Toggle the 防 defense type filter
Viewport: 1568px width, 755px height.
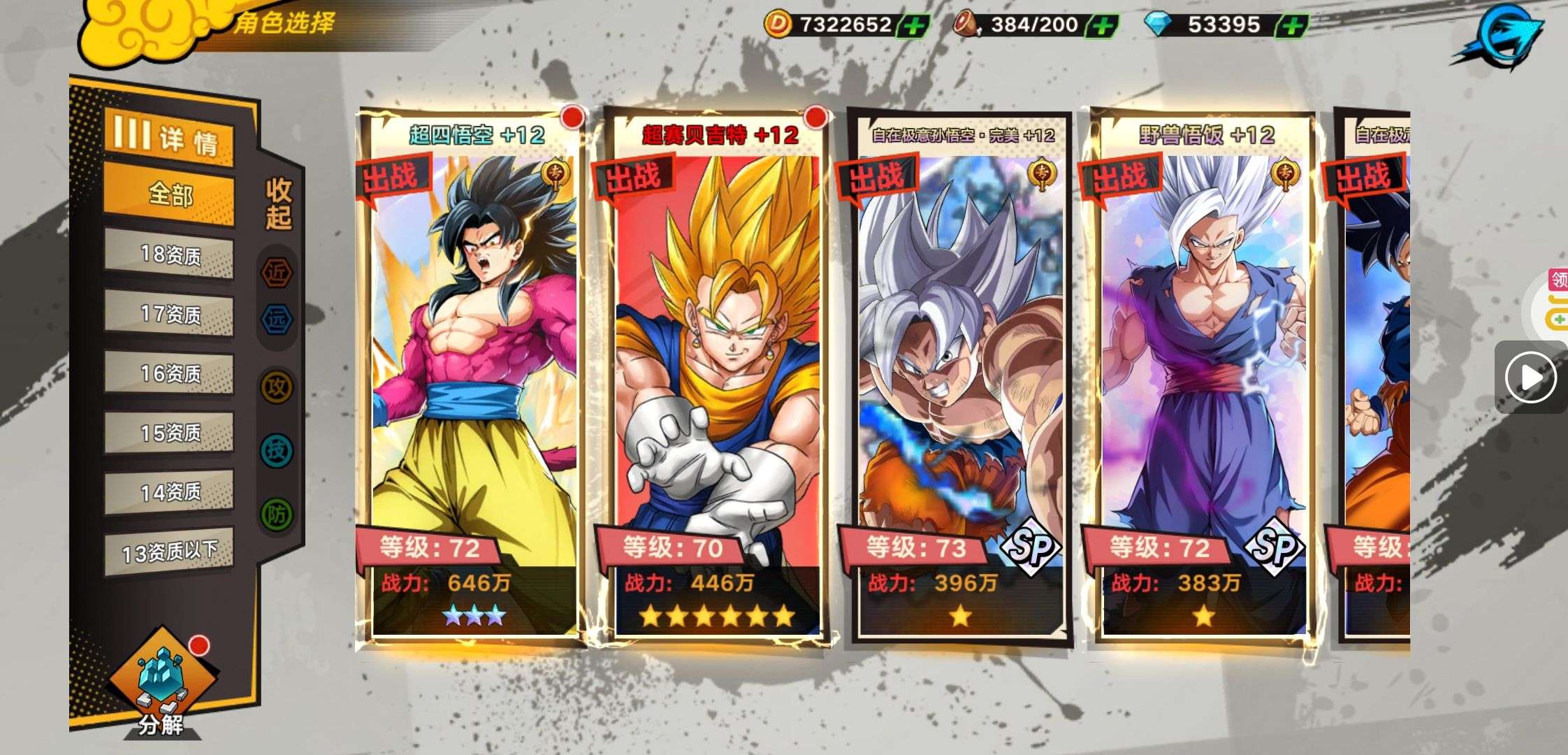(x=277, y=515)
